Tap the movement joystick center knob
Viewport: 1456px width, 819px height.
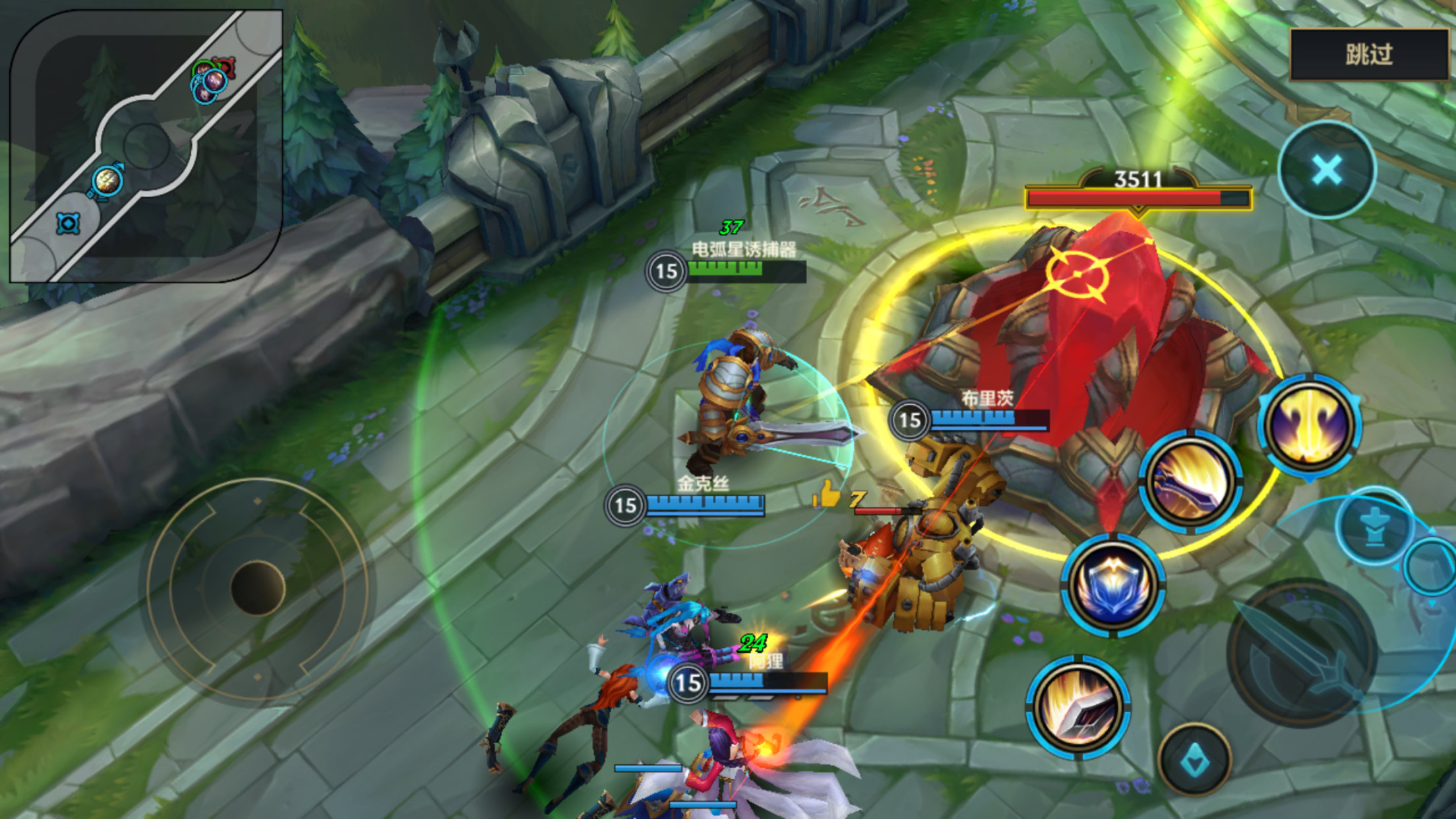coord(257,588)
